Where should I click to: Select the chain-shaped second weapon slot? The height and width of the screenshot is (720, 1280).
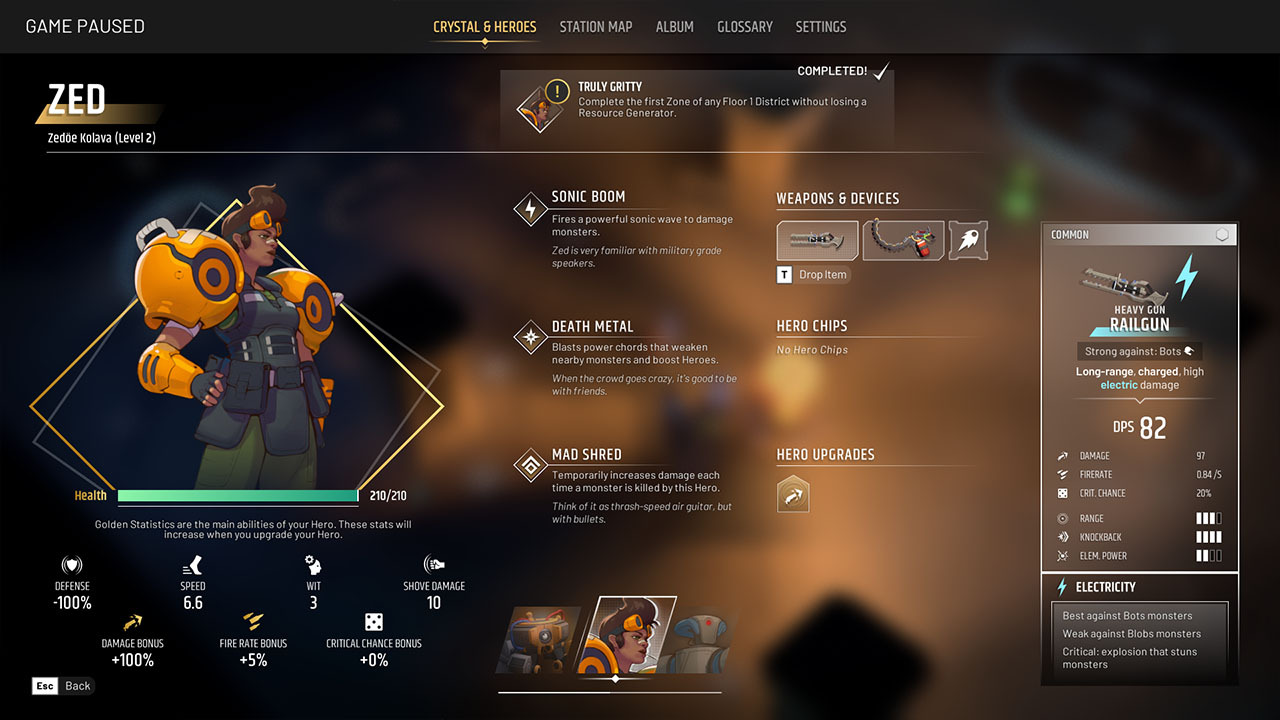[x=903, y=241]
